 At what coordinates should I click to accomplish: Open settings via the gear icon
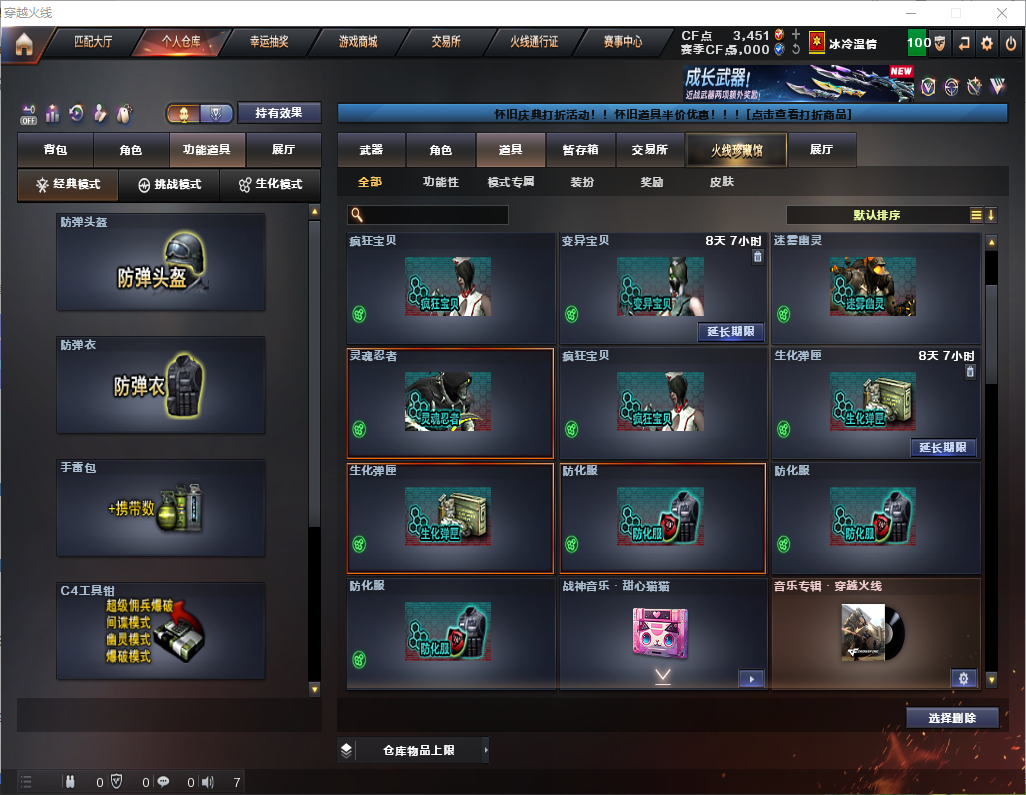click(987, 43)
